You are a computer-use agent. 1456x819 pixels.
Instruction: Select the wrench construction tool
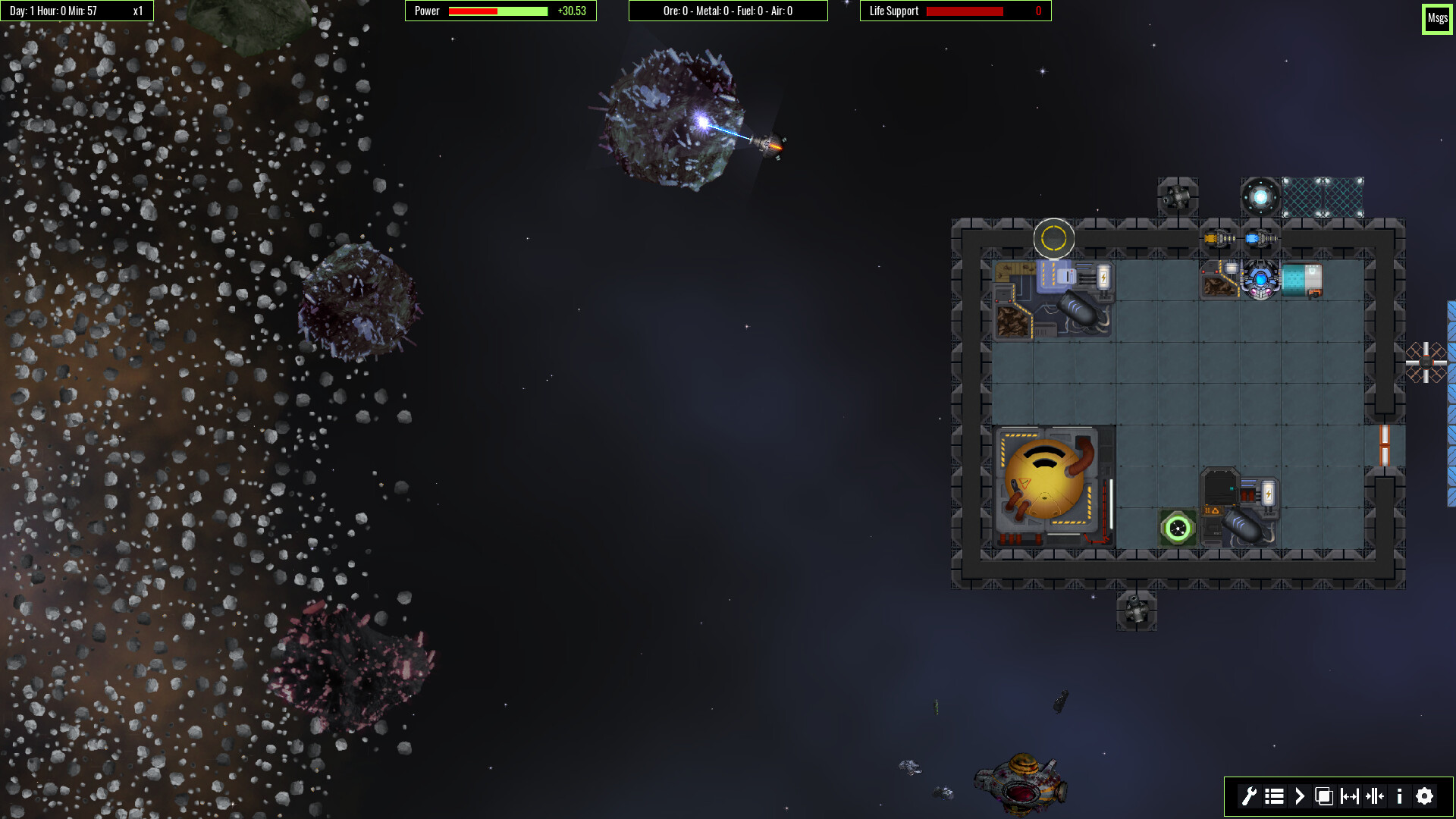coord(1250,797)
